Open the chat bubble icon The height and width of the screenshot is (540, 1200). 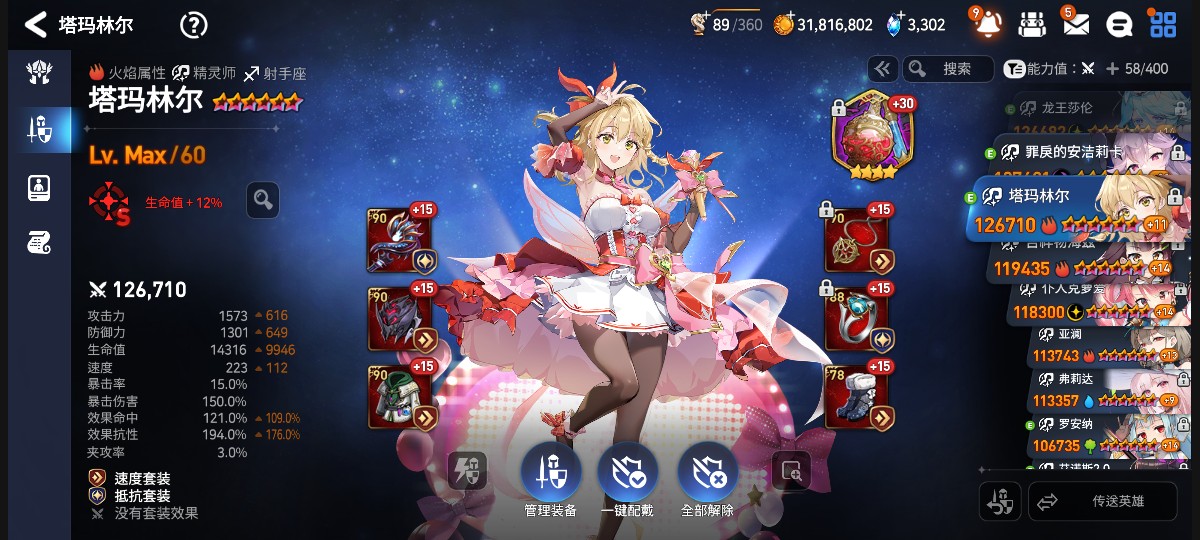click(1121, 24)
